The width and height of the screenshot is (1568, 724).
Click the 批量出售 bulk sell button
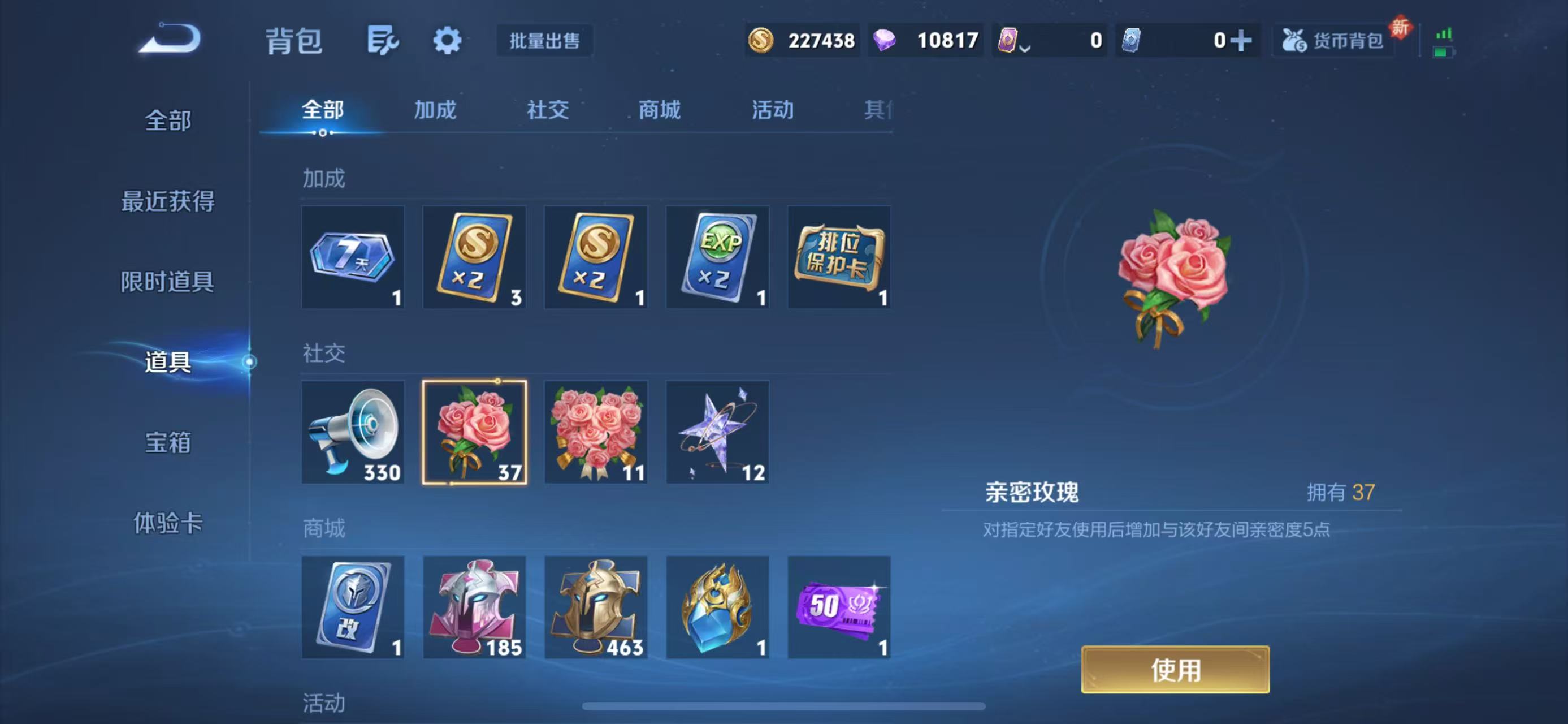pos(544,41)
